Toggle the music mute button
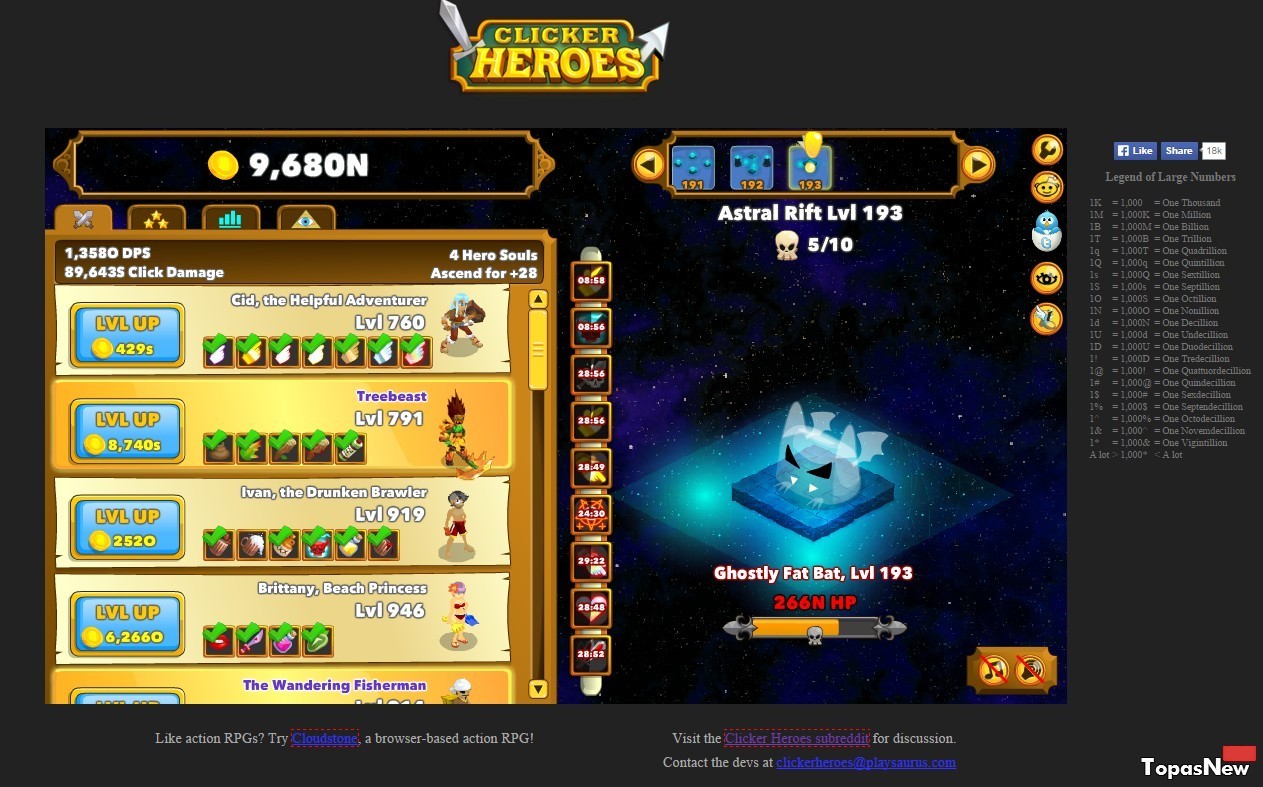Viewport: 1263px width, 787px height. tap(993, 669)
